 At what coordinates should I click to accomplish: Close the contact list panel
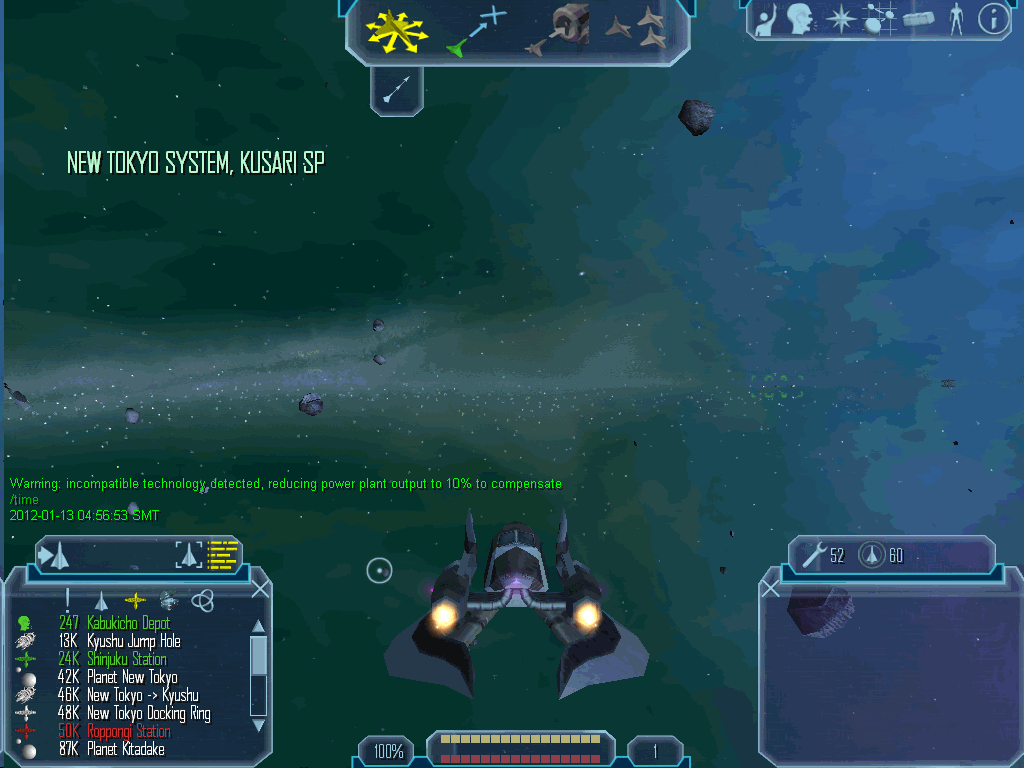(x=260, y=589)
